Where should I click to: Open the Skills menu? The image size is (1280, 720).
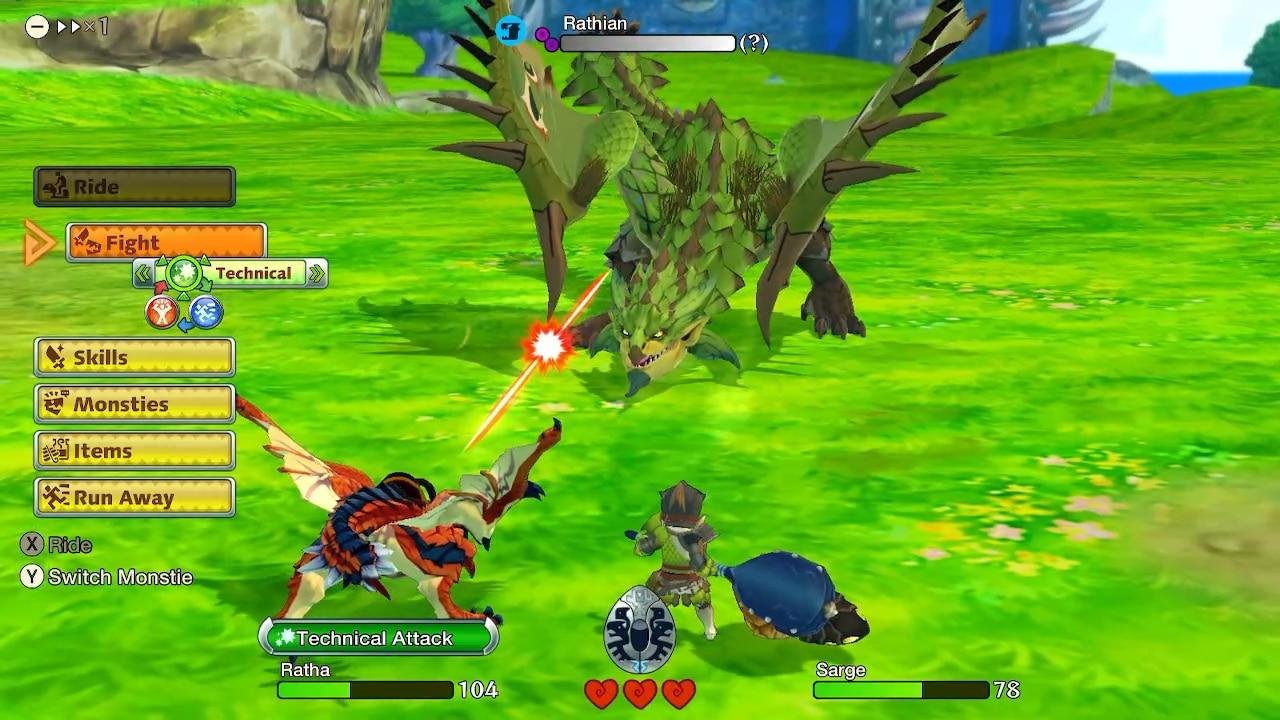pos(135,357)
